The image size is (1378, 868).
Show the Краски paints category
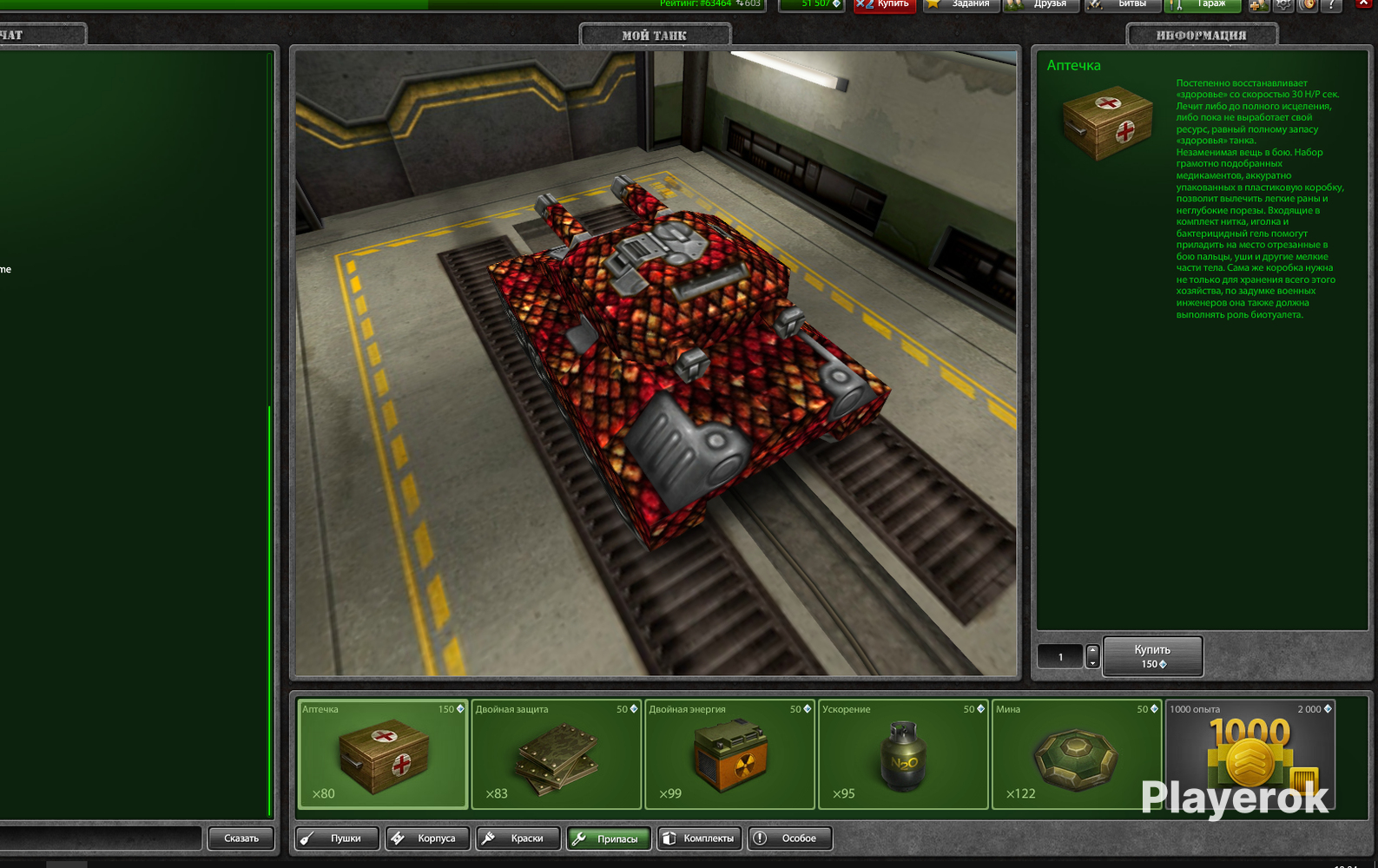[518, 838]
